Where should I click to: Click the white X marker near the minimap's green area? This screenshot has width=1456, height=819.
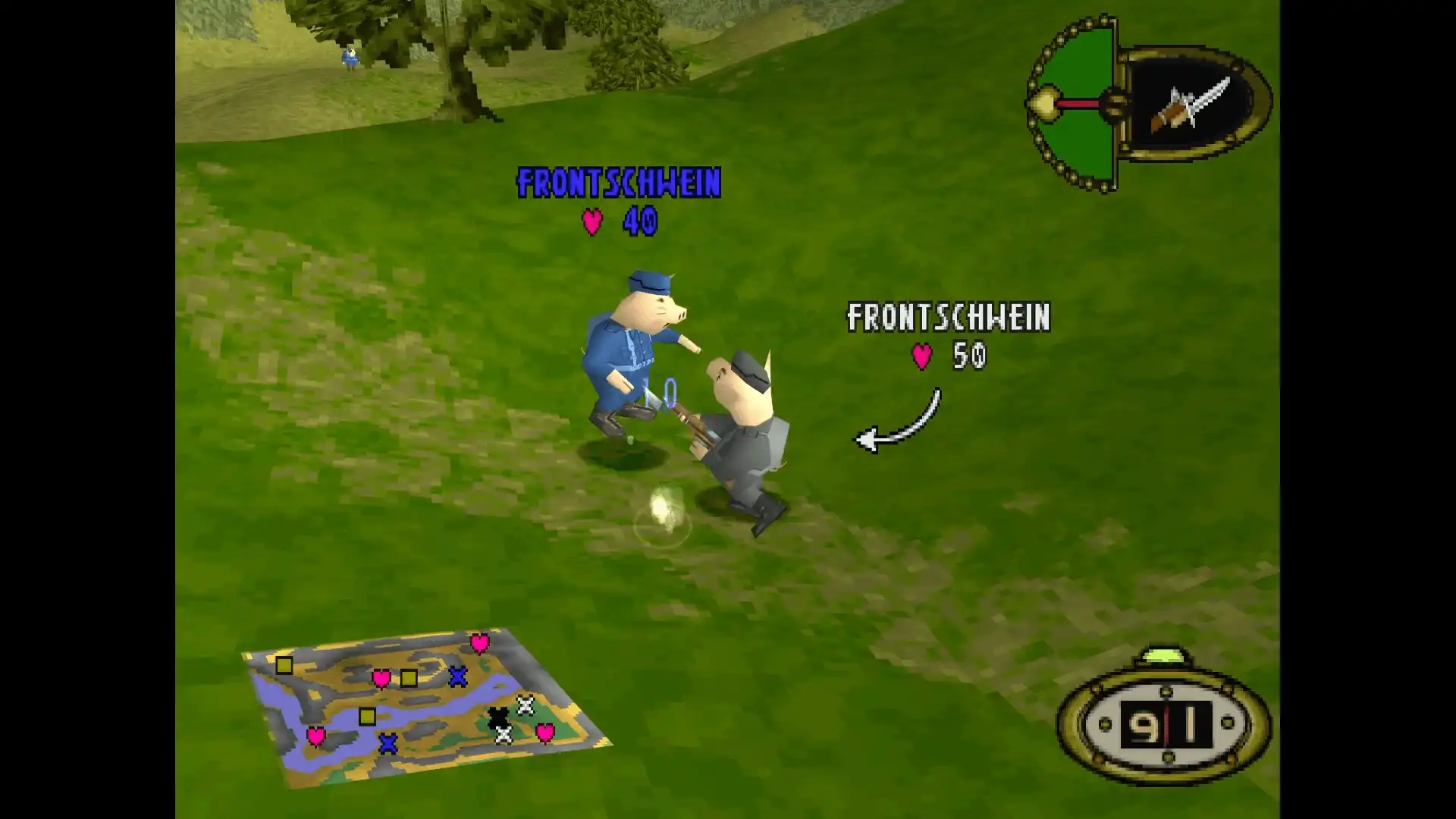pyautogui.click(x=525, y=706)
